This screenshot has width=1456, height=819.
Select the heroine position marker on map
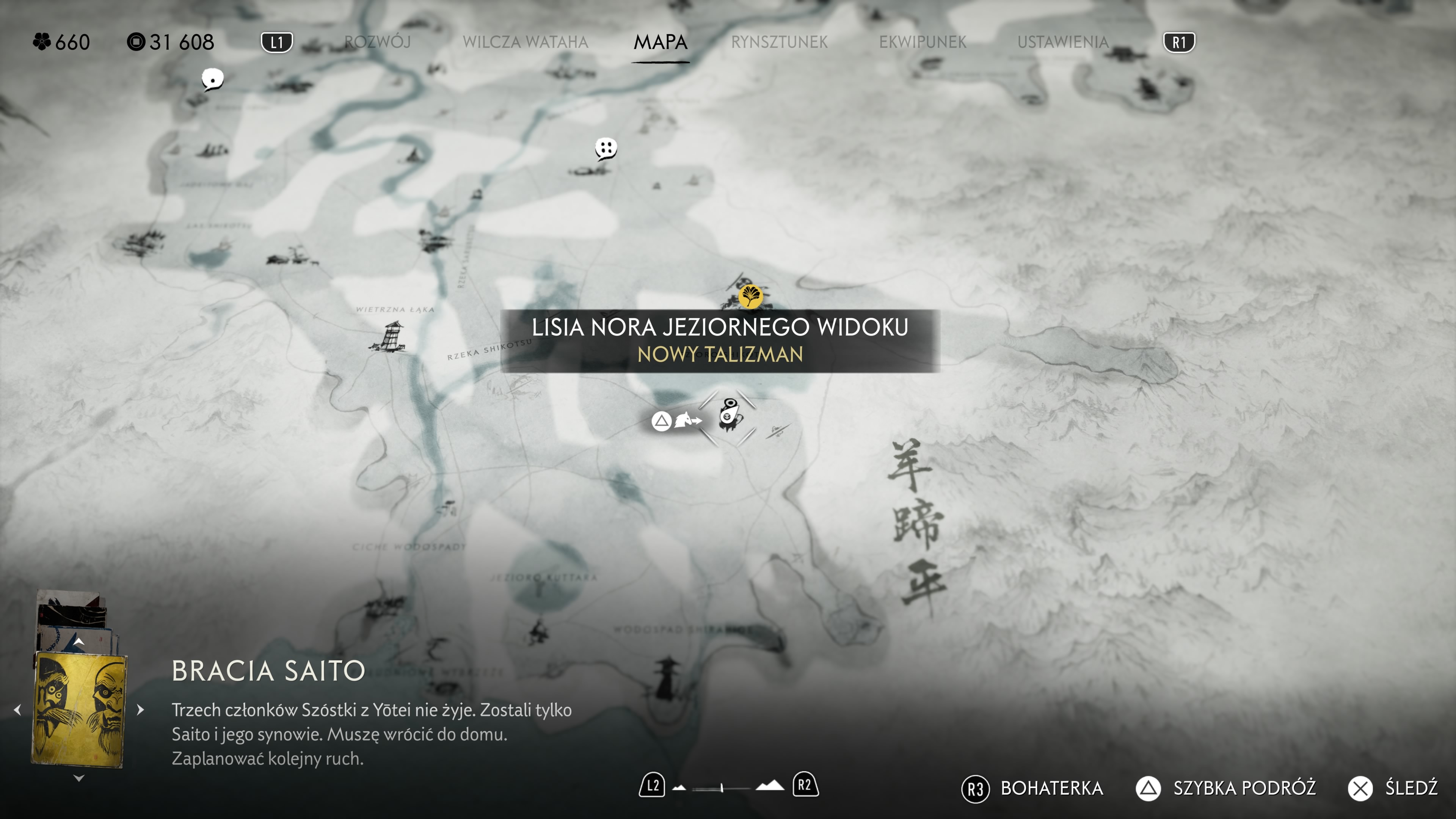[729, 416]
